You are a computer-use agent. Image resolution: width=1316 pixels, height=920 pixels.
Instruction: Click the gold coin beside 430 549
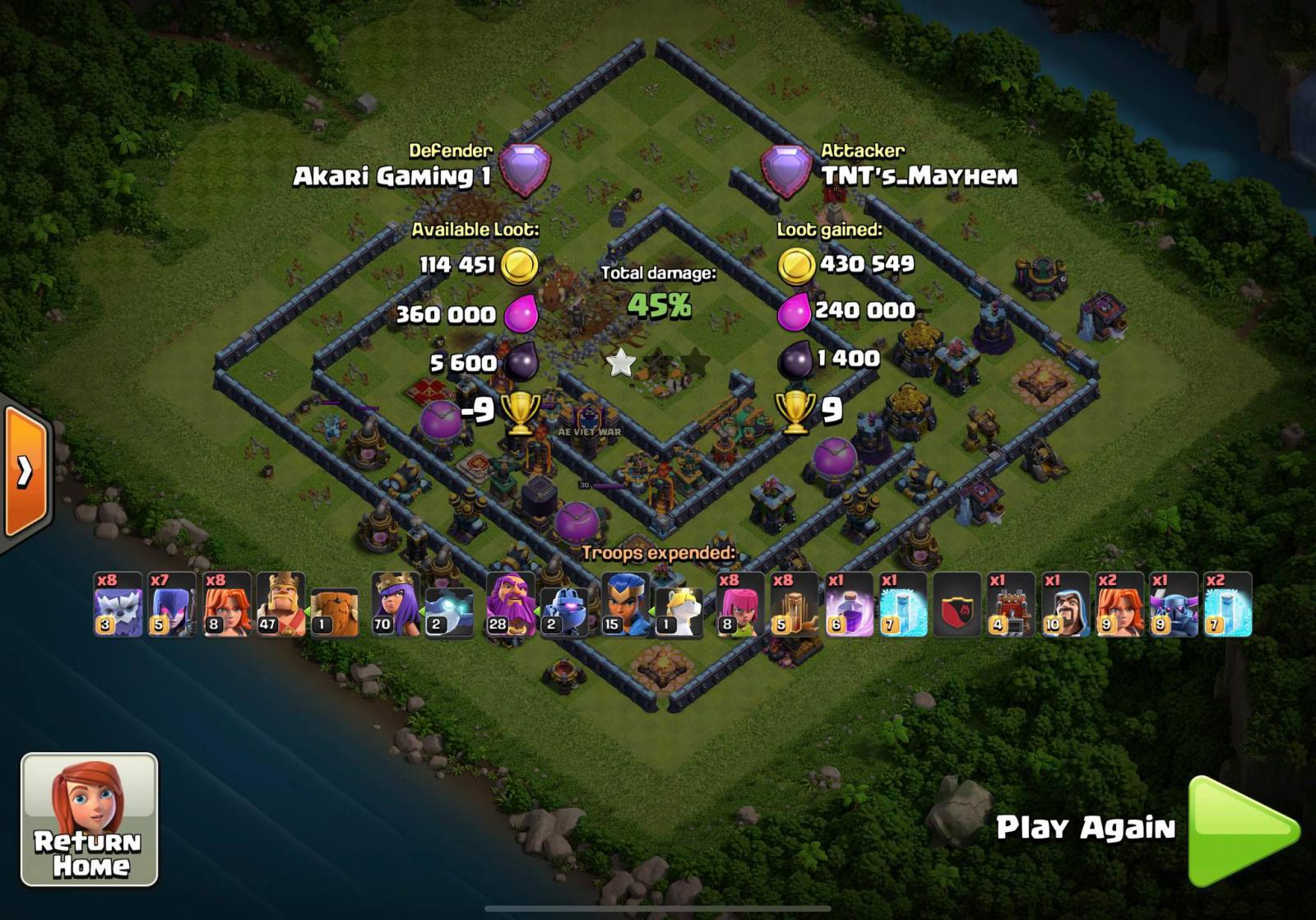(797, 265)
